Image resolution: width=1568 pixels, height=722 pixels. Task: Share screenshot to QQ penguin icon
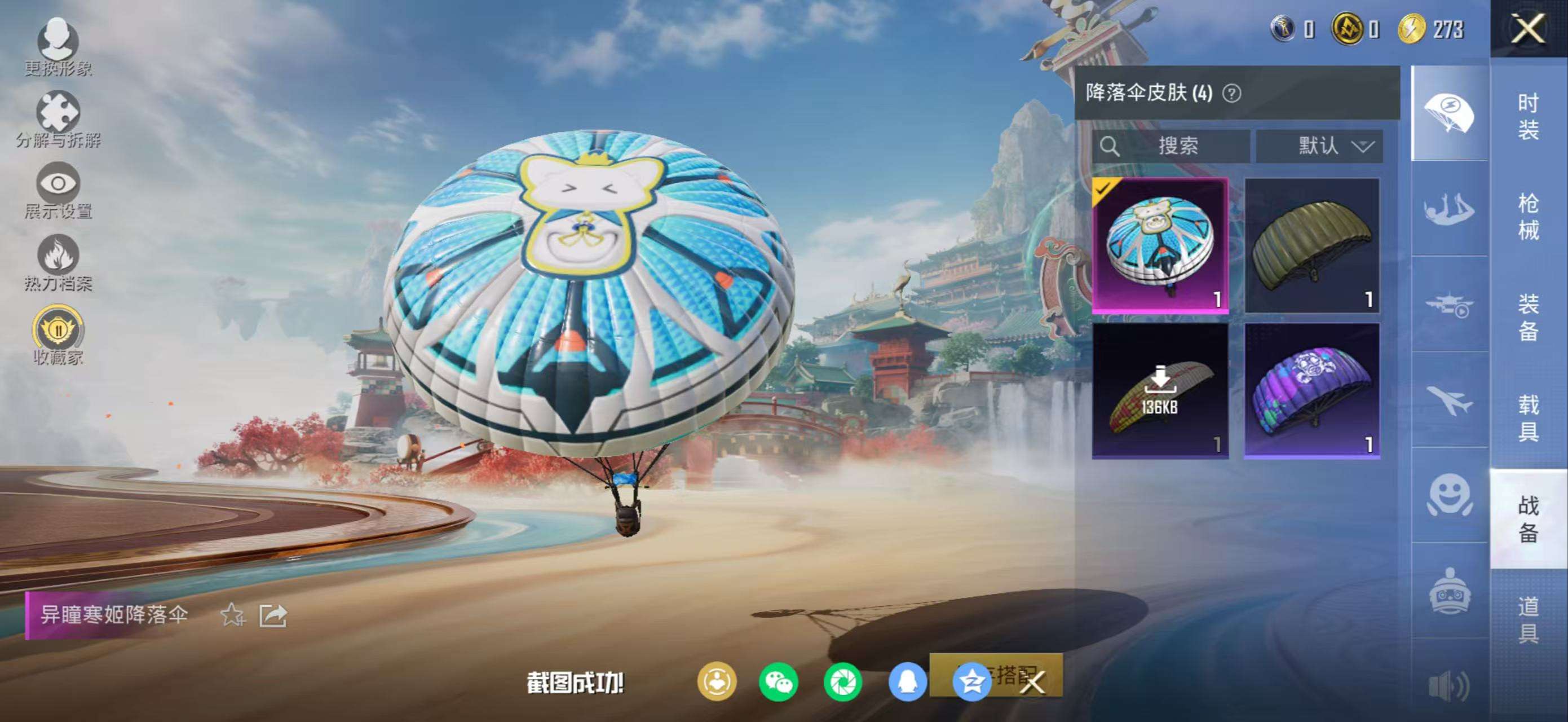click(907, 682)
